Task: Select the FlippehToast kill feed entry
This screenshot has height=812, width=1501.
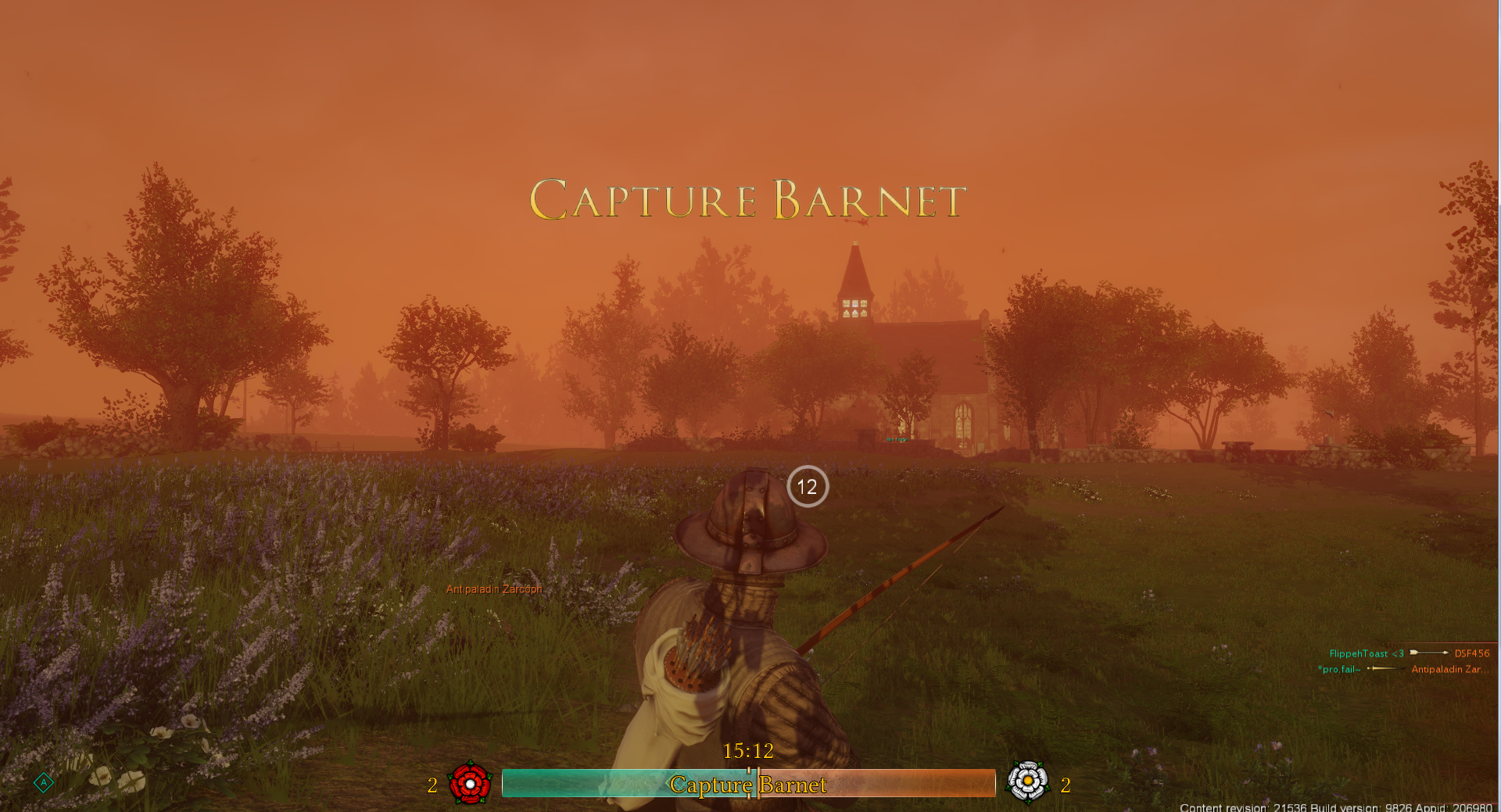Action: coord(1409,653)
